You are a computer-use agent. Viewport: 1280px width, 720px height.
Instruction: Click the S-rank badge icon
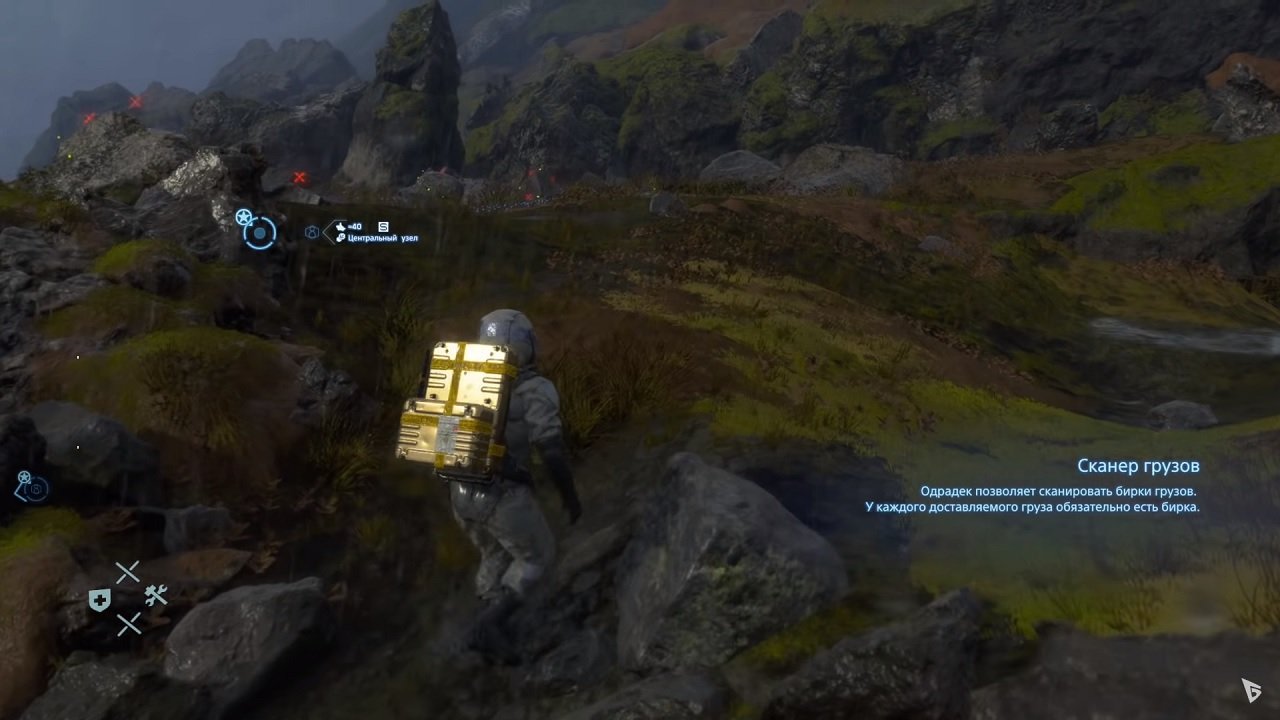click(382, 228)
